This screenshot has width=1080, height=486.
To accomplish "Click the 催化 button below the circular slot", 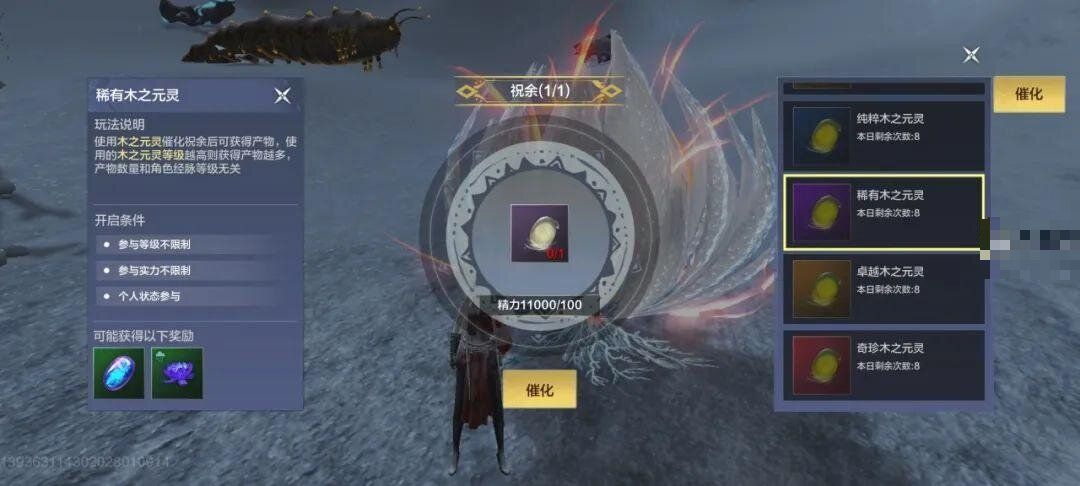I will click(x=539, y=390).
